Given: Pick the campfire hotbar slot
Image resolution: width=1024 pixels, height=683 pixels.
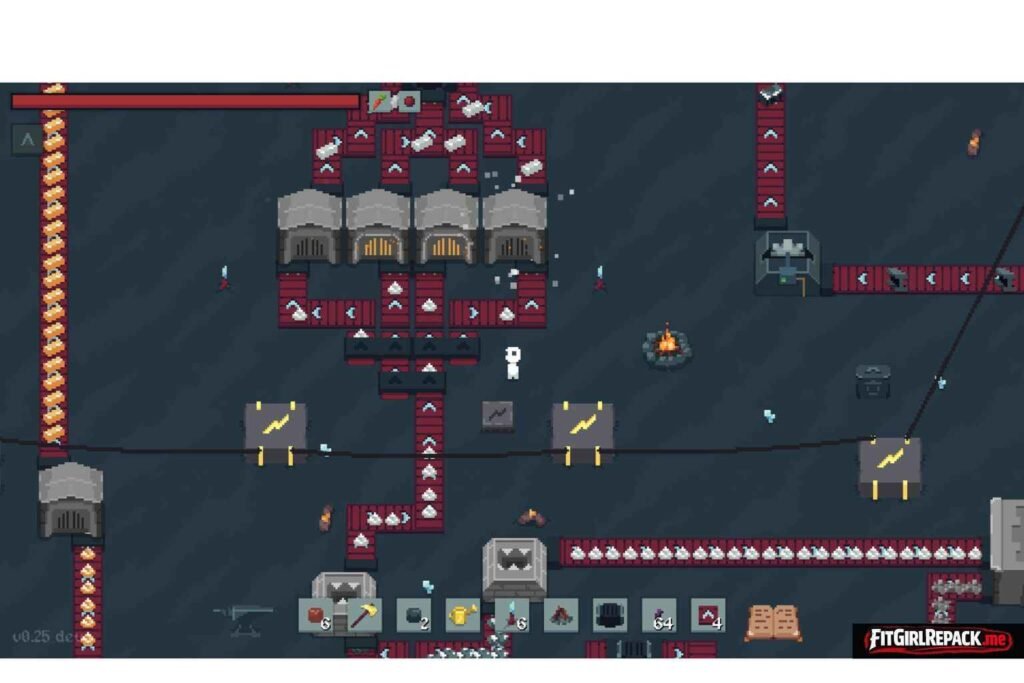Looking at the screenshot, I should pos(560,615).
